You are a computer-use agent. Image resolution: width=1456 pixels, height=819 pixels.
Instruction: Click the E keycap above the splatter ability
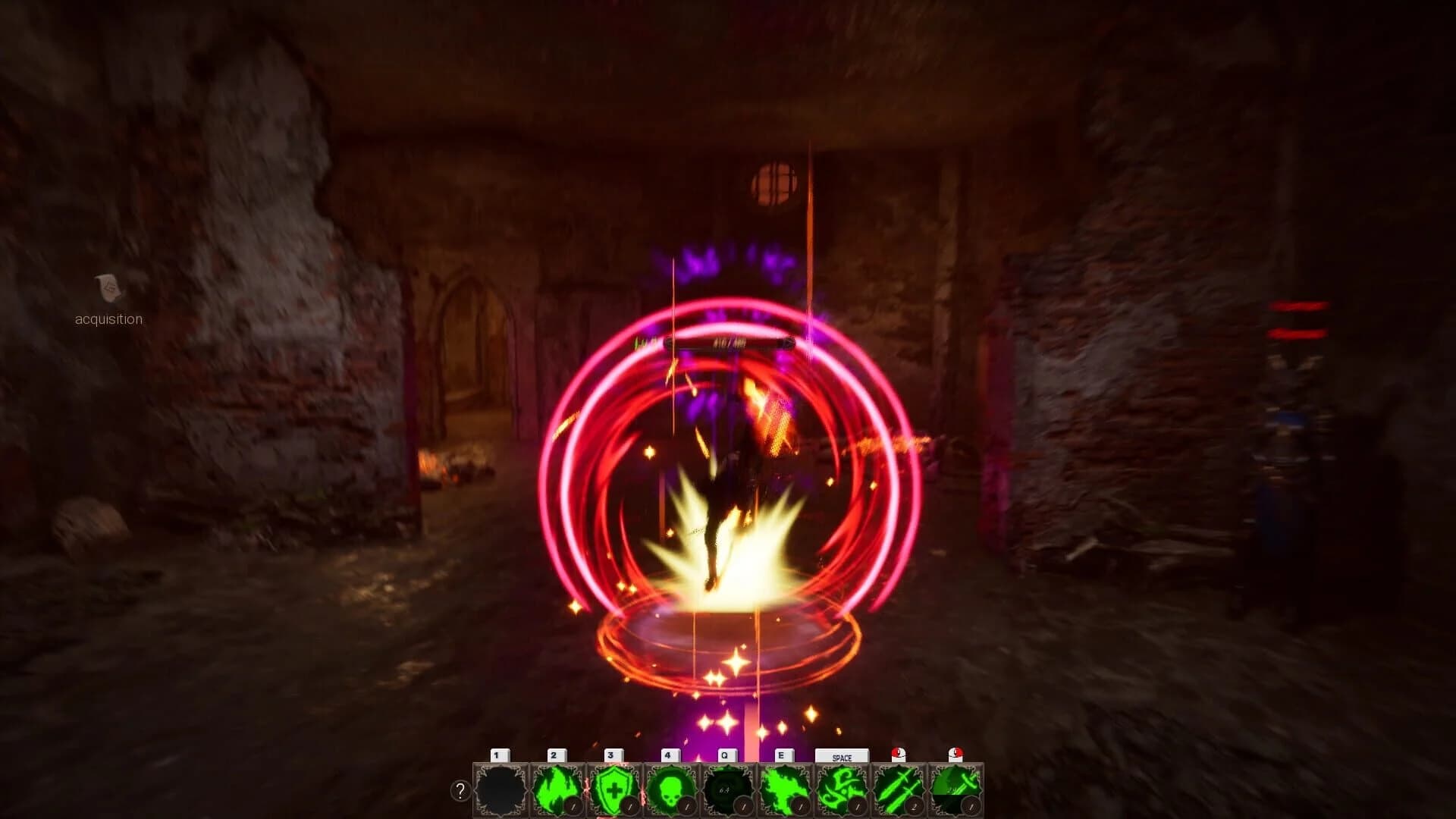click(782, 754)
